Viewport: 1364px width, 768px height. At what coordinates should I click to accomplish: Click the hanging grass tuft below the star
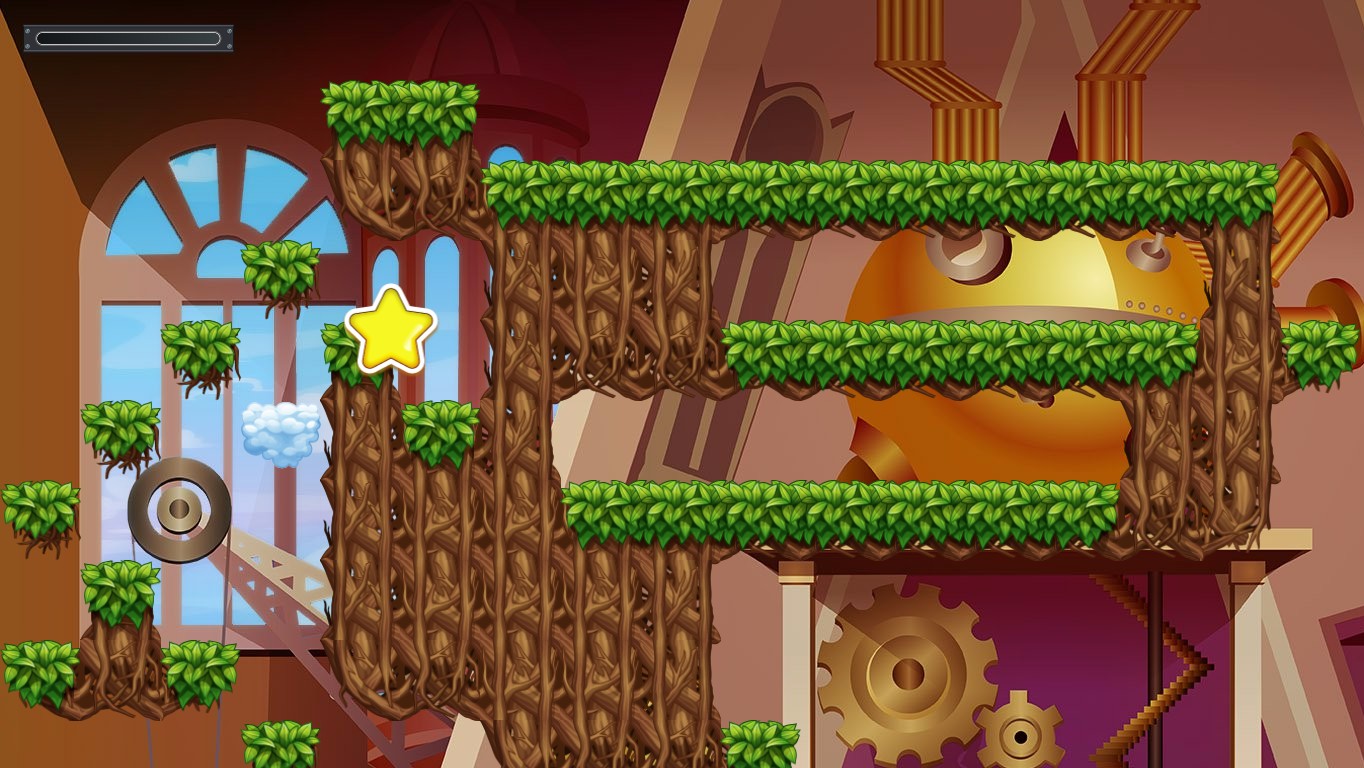[x=435, y=430]
